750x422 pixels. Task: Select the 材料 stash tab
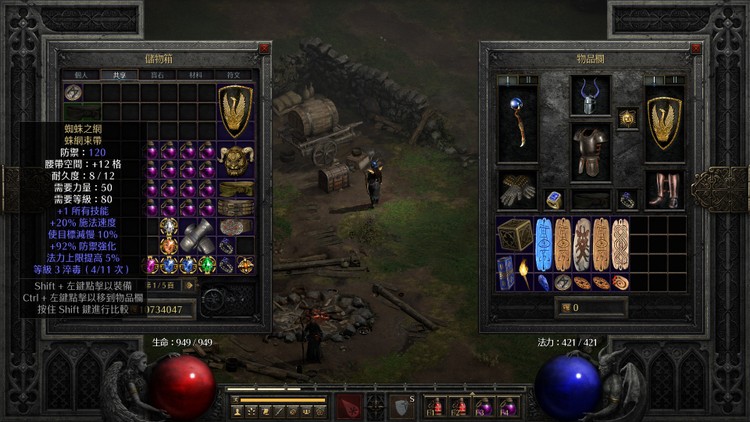point(194,74)
